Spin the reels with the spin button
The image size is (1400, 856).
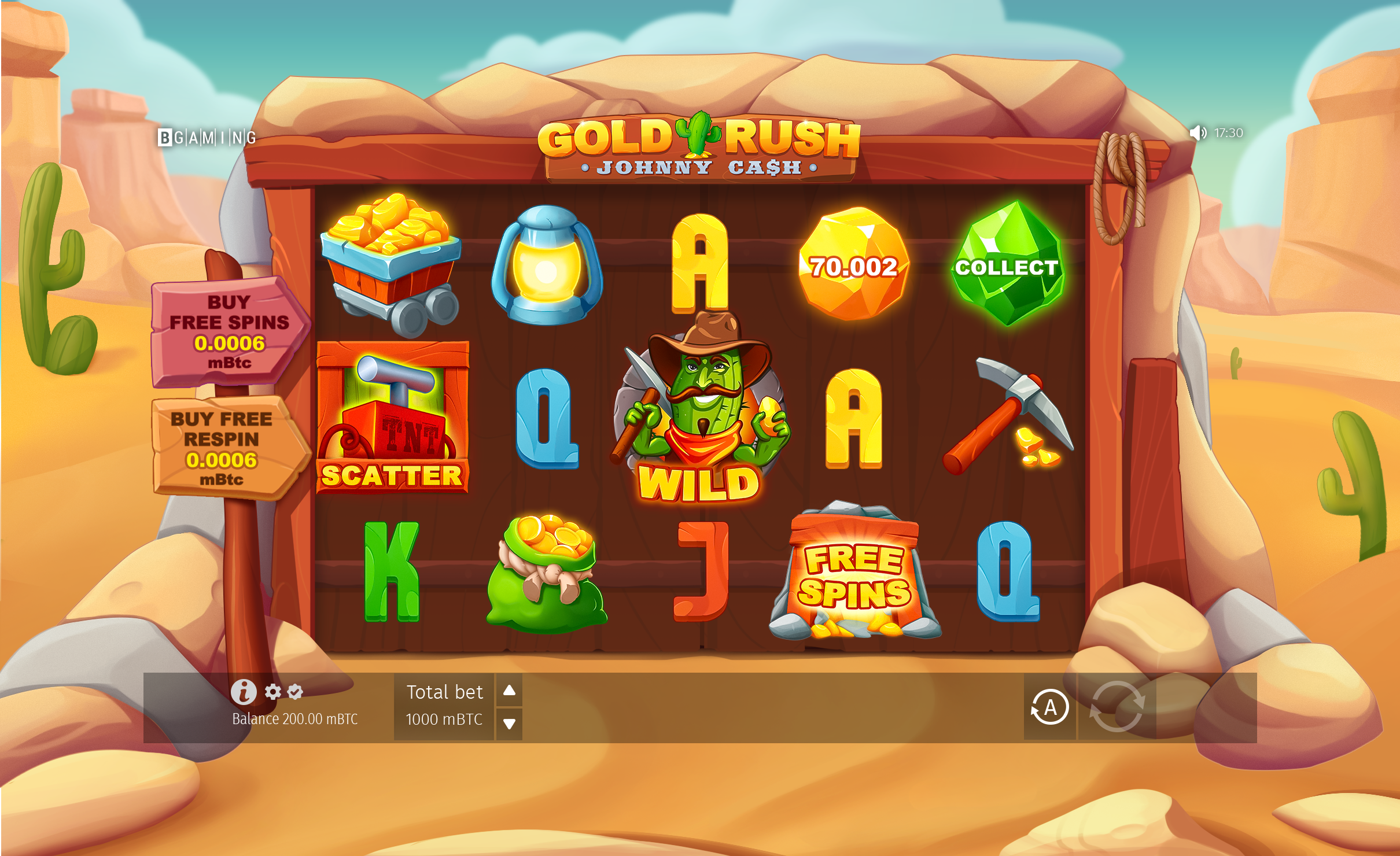(x=1117, y=707)
